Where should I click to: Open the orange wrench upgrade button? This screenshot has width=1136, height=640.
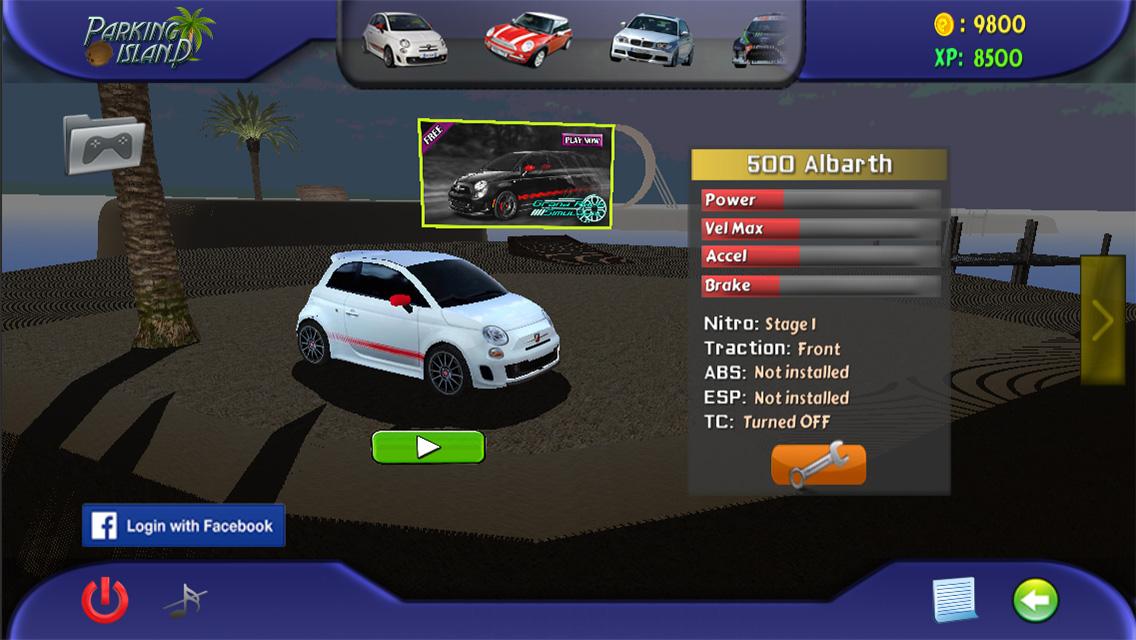point(818,465)
